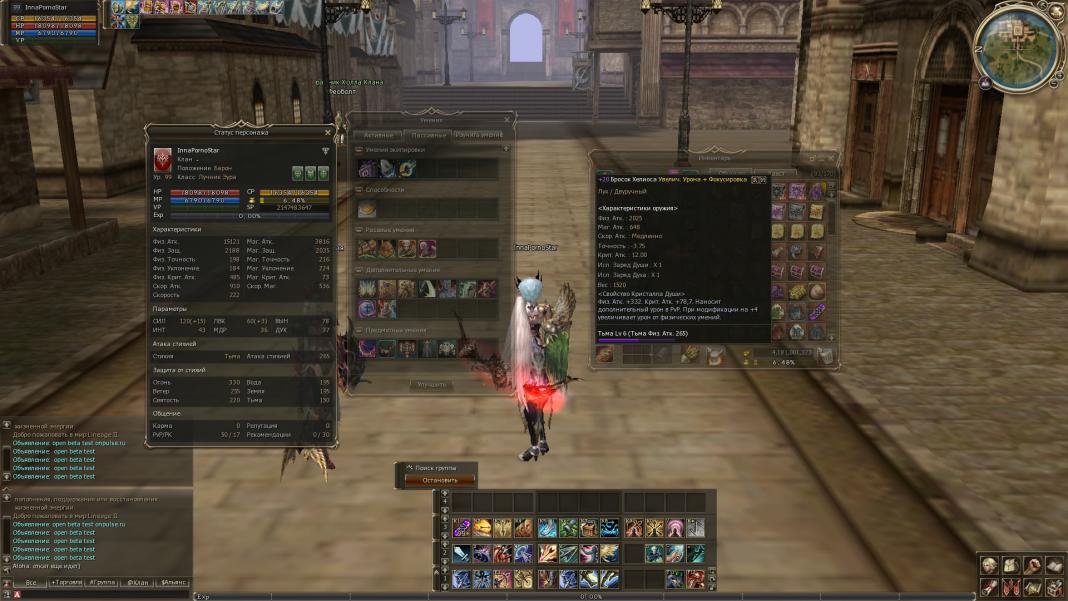Switch to the @Клан chat tab
Viewport: 1068px width, 601px height.
tap(137, 582)
